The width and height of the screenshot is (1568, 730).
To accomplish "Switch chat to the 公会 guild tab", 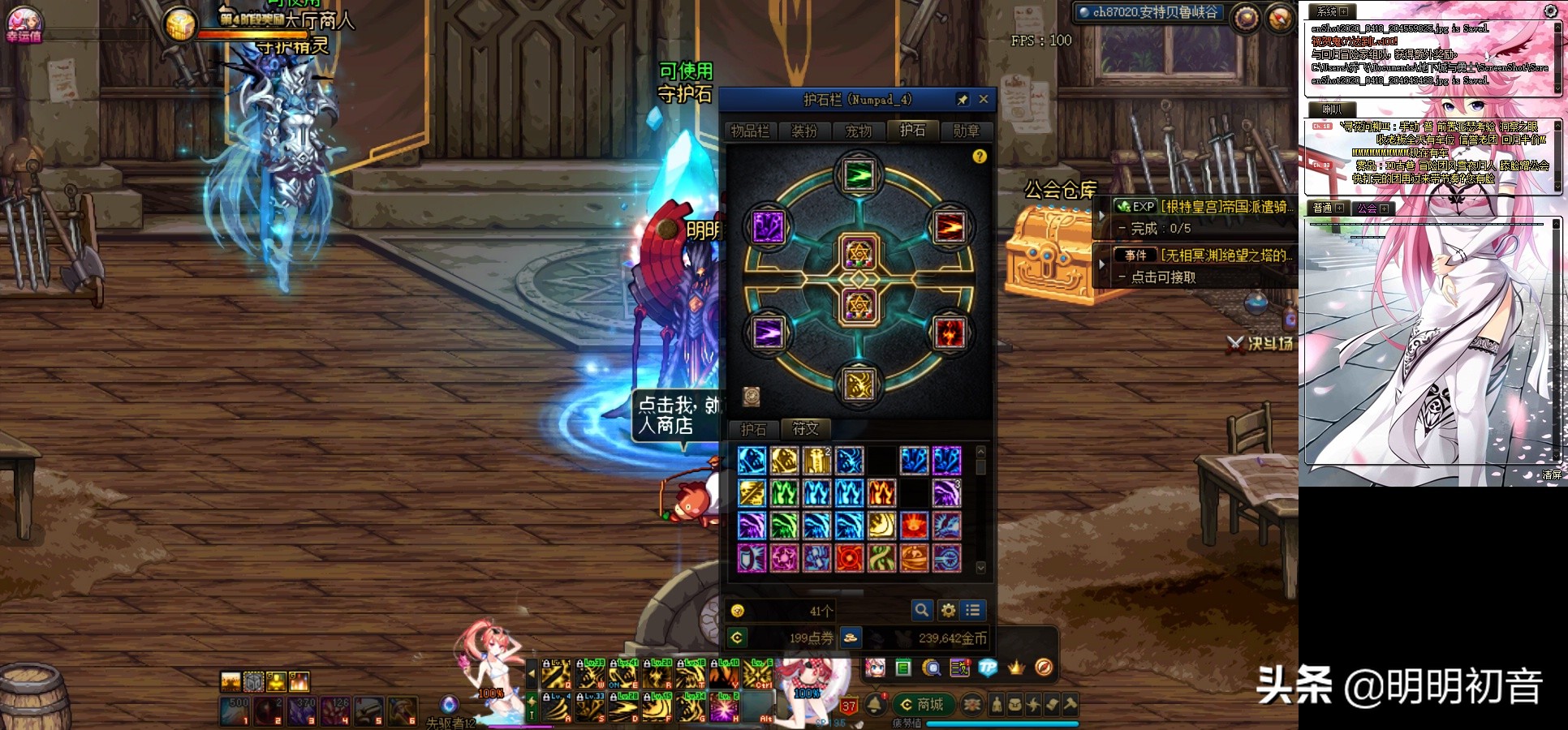I will click(1372, 208).
